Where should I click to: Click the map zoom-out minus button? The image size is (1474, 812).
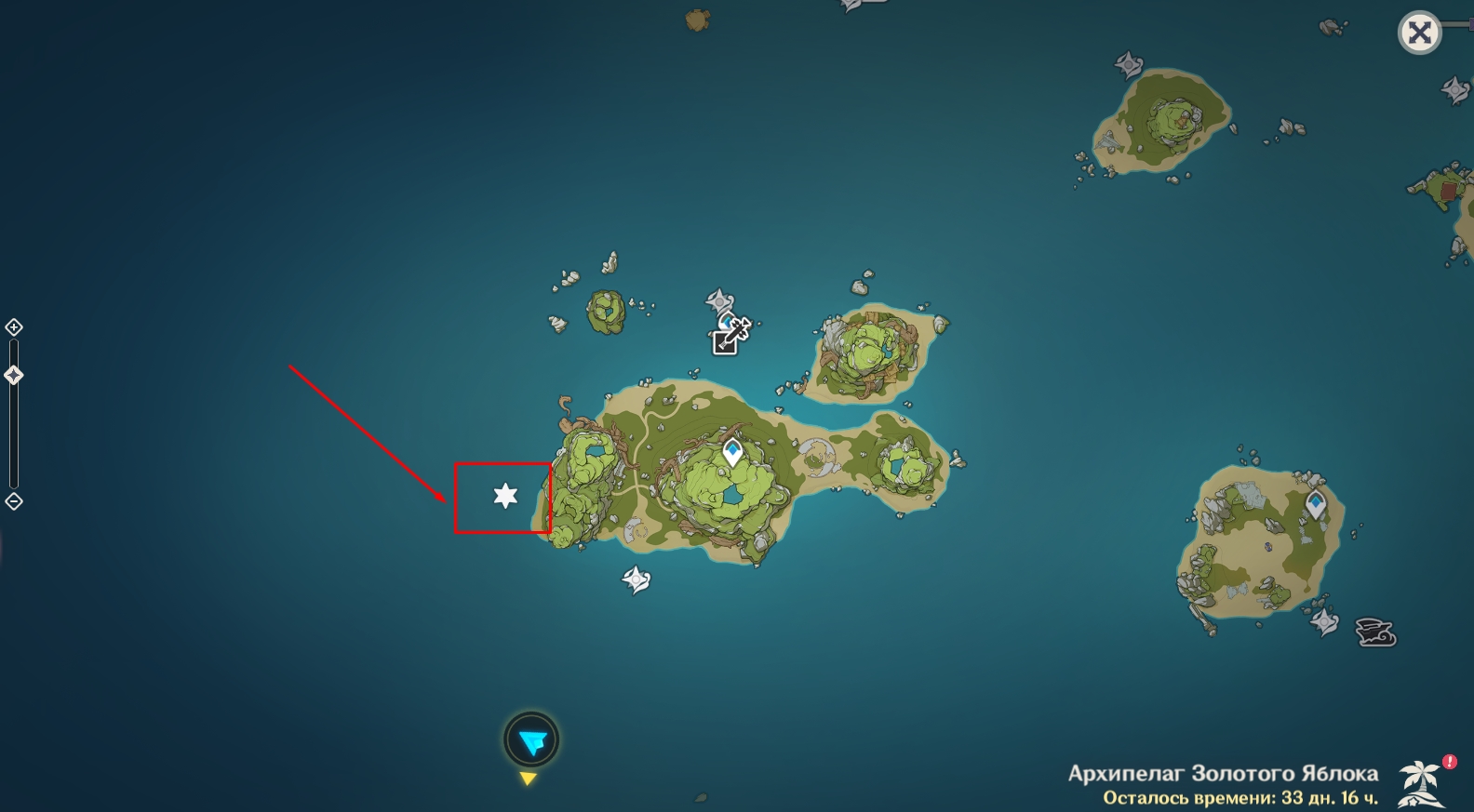pos(14,501)
